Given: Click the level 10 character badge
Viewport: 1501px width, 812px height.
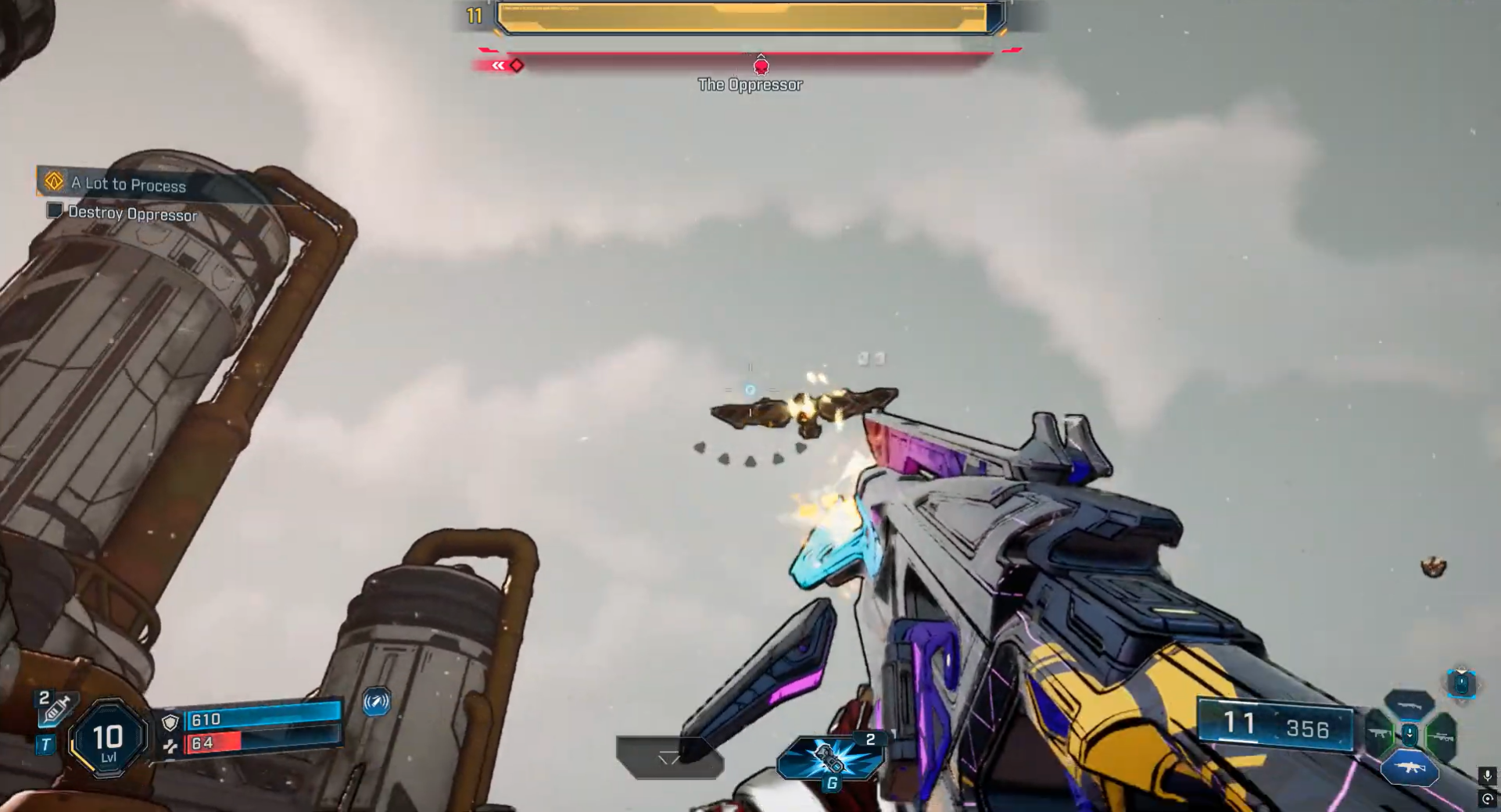Looking at the screenshot, I should tap(108, 739).
